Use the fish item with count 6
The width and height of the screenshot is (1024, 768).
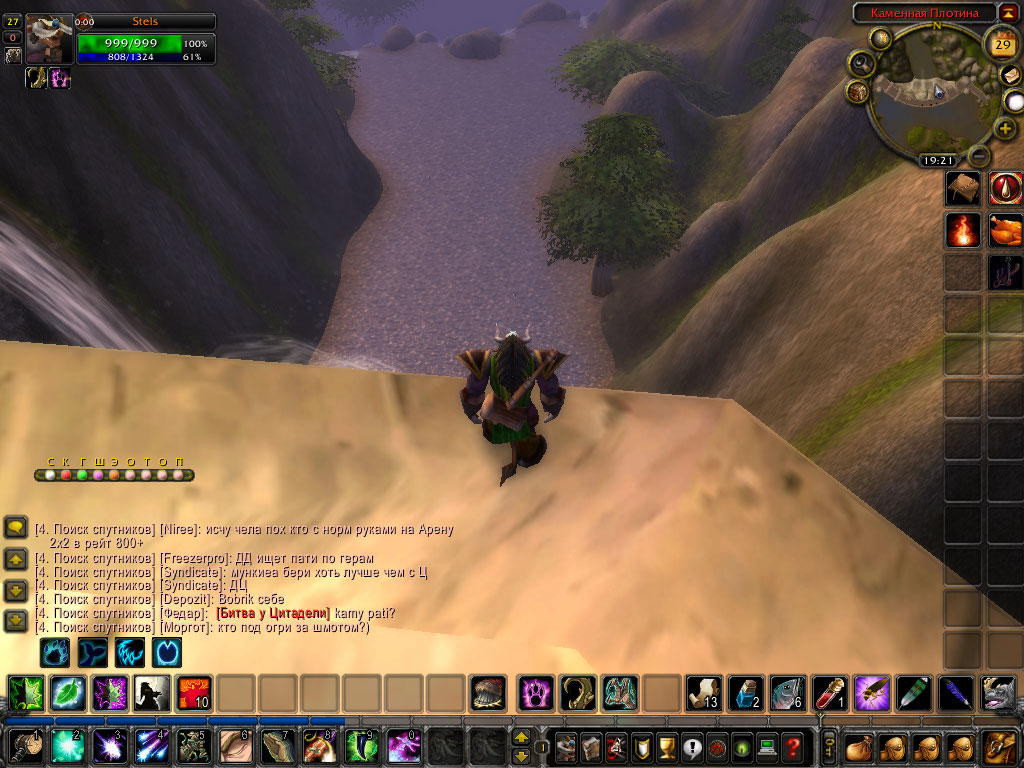coord(787,692)
